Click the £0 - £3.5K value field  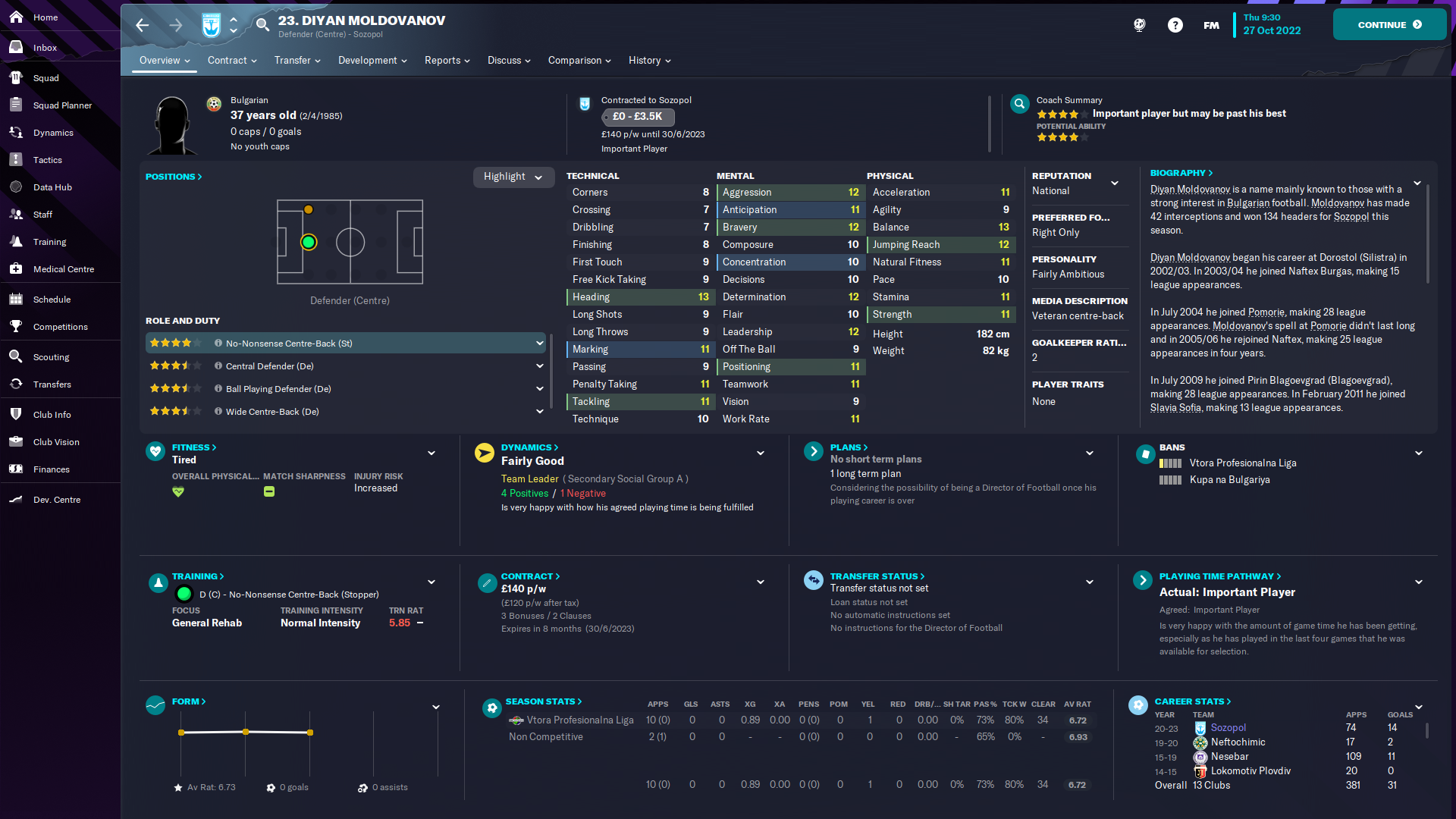coord(637,118)
